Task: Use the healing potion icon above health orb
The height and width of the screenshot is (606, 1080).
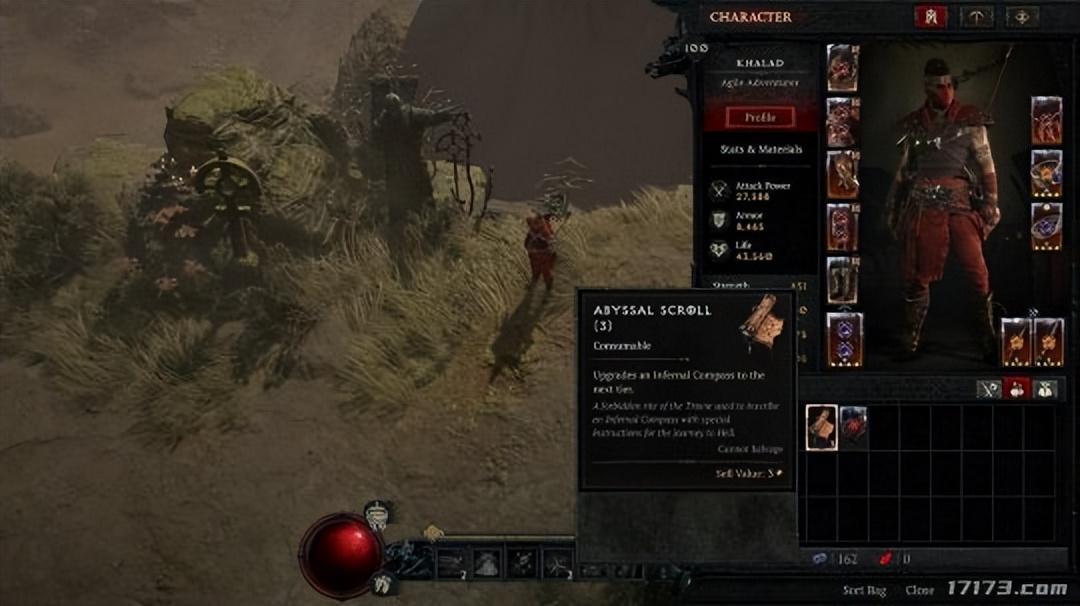Action: 377,515
